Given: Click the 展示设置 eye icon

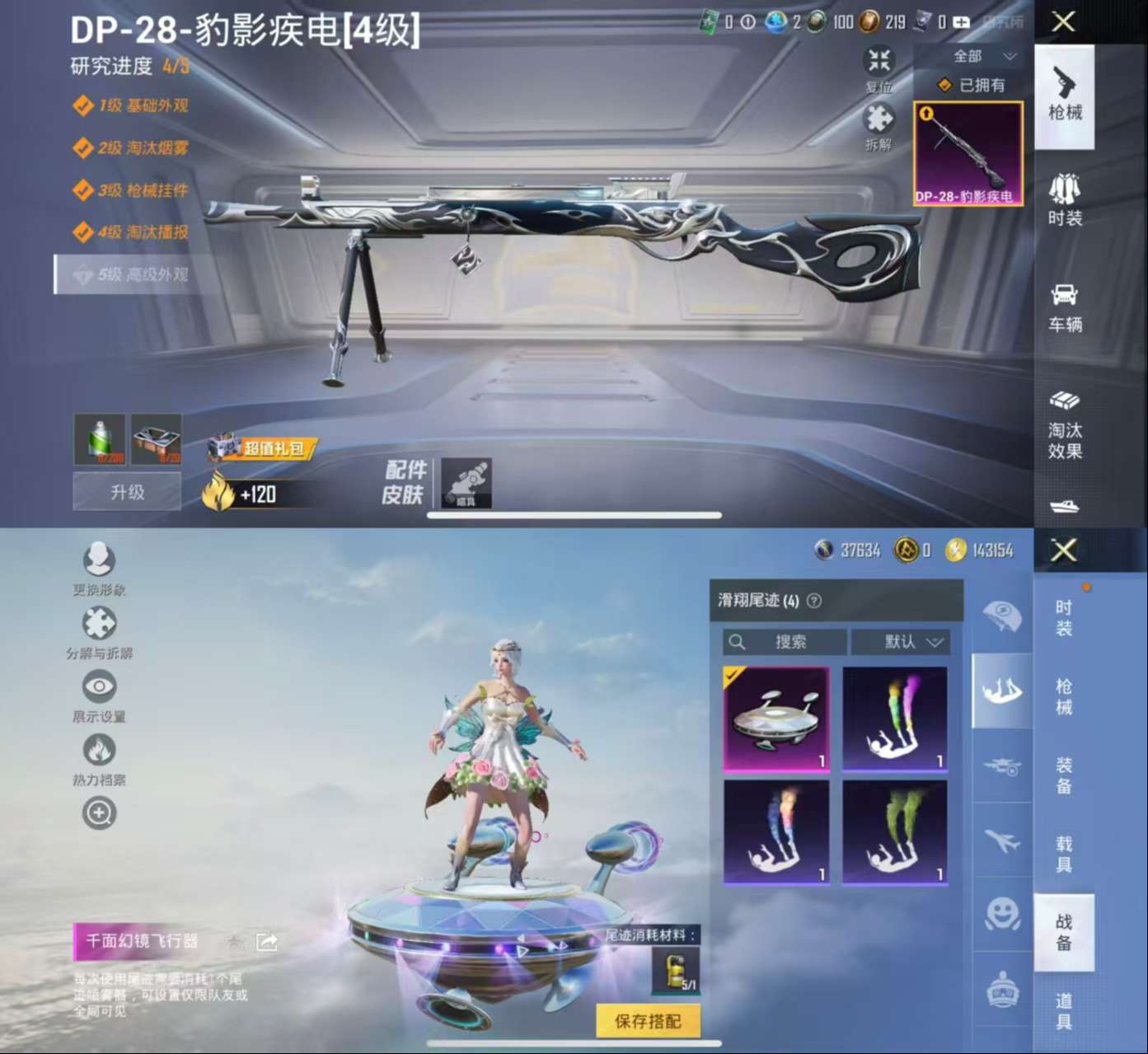Looking at the screenshot, I should pyautogui.click(x=99, y=686).
